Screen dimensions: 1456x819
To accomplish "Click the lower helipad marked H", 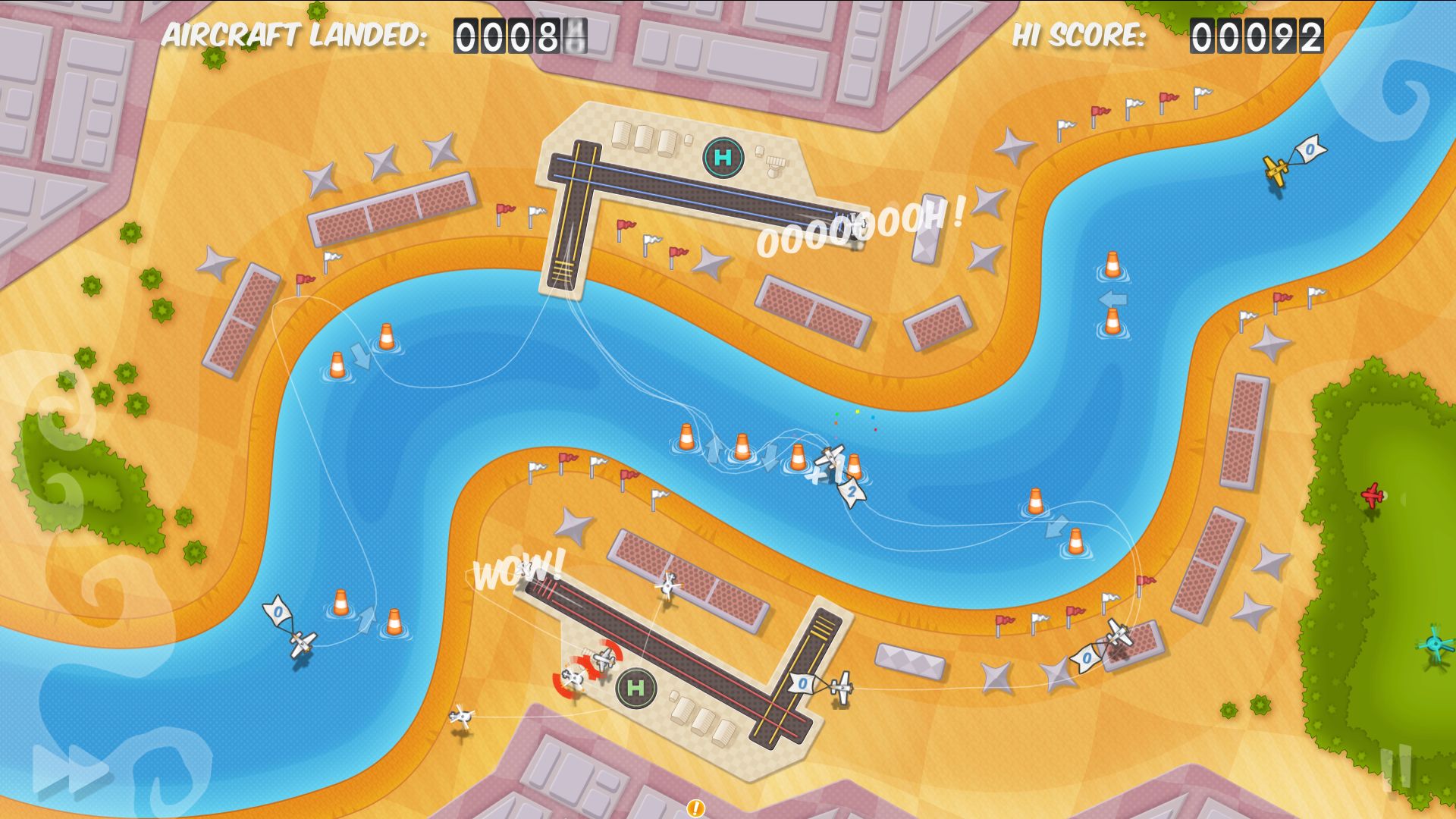I will point(635,688).
